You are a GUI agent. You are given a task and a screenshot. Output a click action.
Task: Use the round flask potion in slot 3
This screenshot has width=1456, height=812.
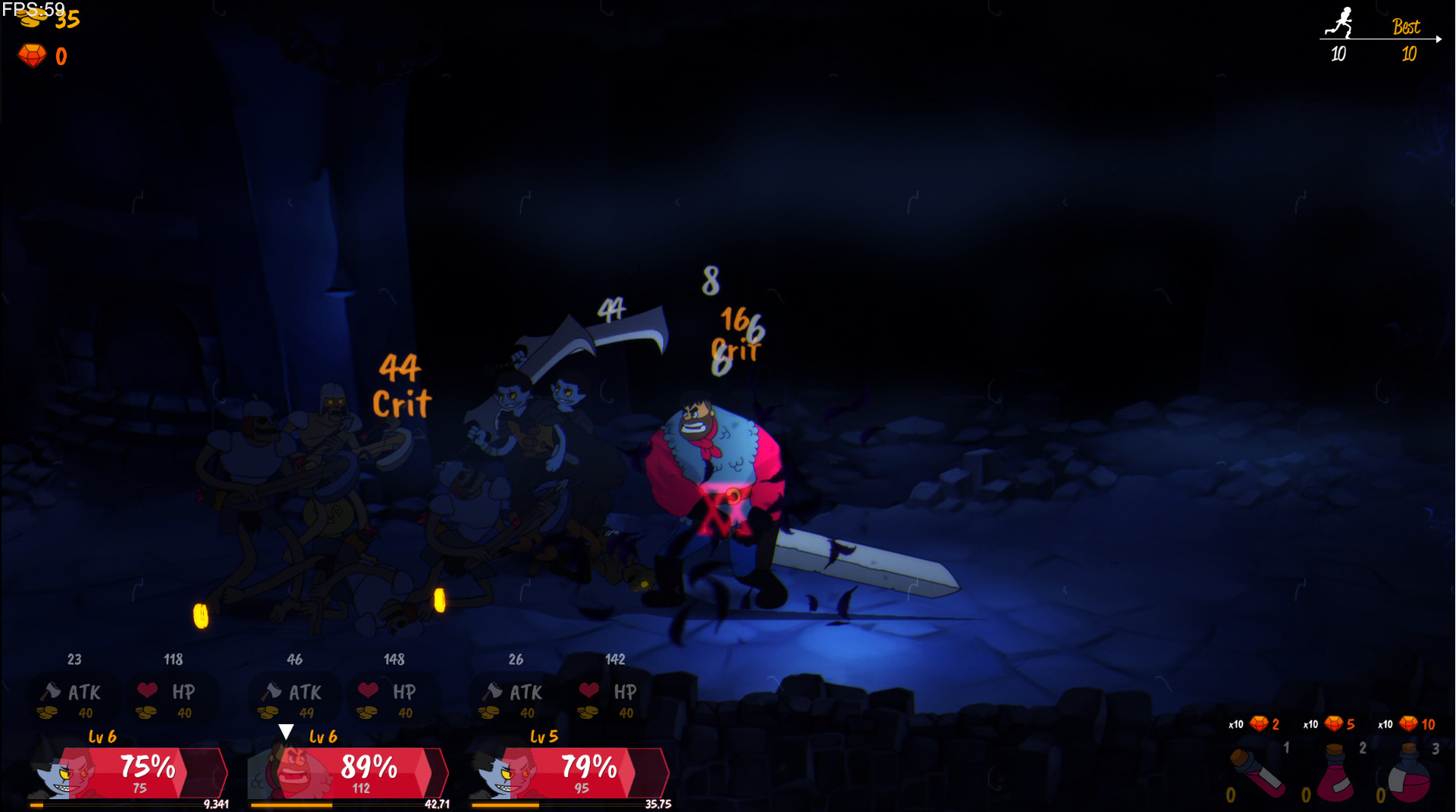1410,775
